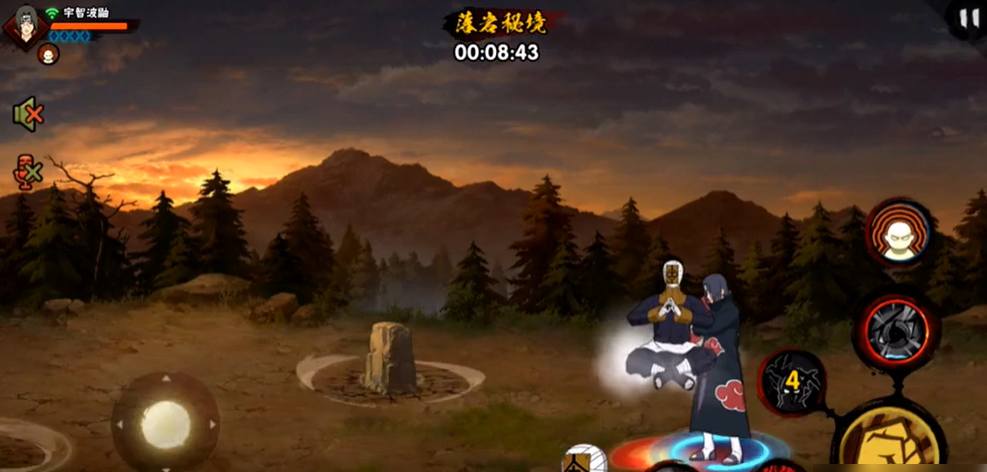Screen dimensions: 987x472
Task: Hit the yellow fist basic attack button
Action: coord(892,440)
